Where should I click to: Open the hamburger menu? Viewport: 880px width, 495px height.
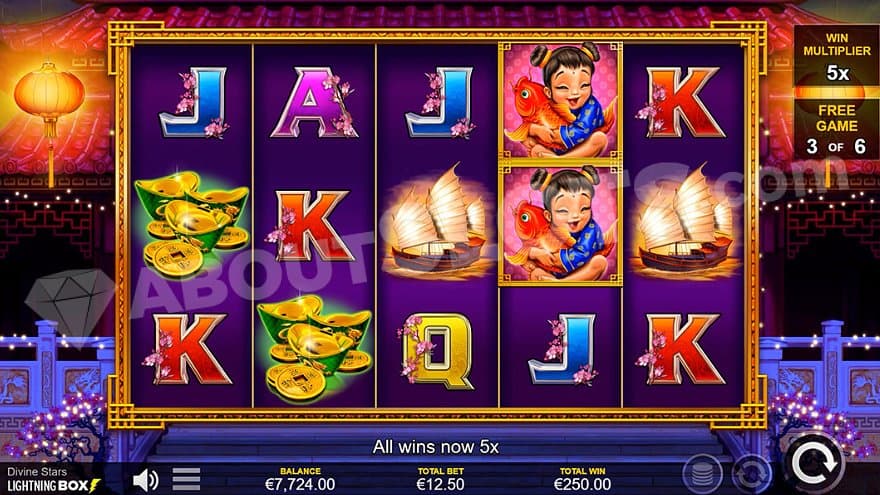pos(187,479)
